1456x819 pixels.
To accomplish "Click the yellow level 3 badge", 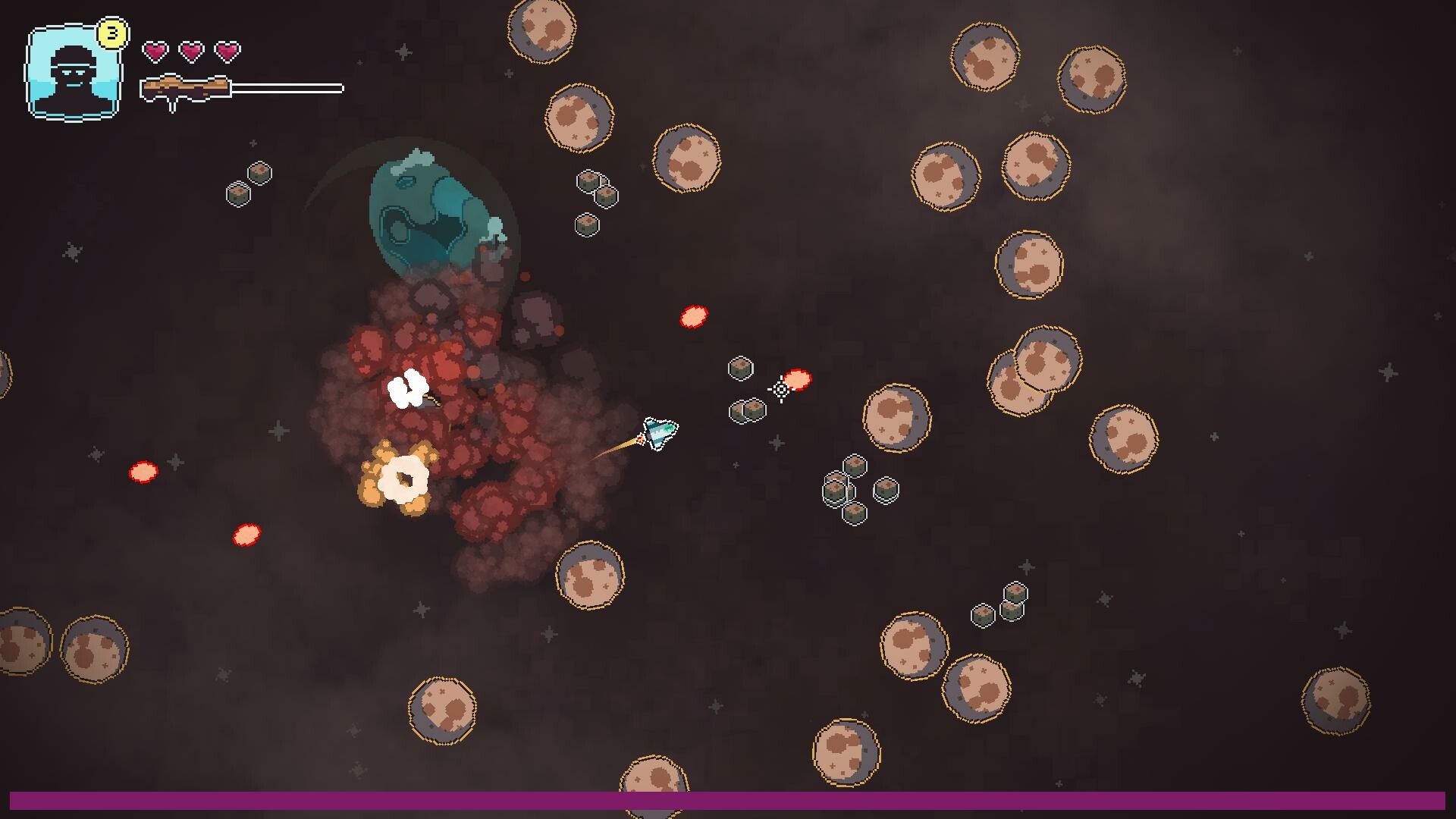I will tap(112, 31).
